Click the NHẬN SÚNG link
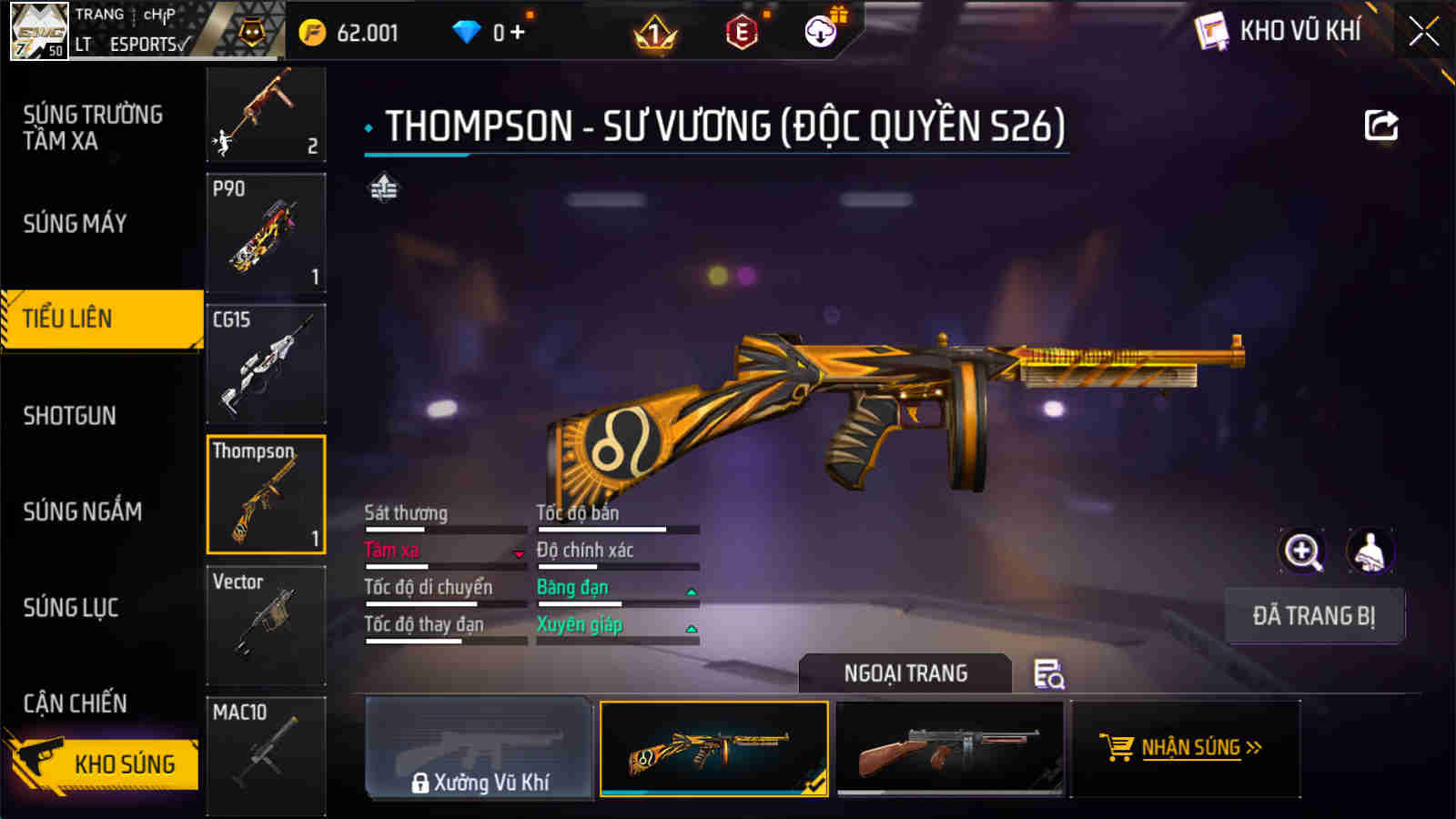 click(x=1195, y=748)
